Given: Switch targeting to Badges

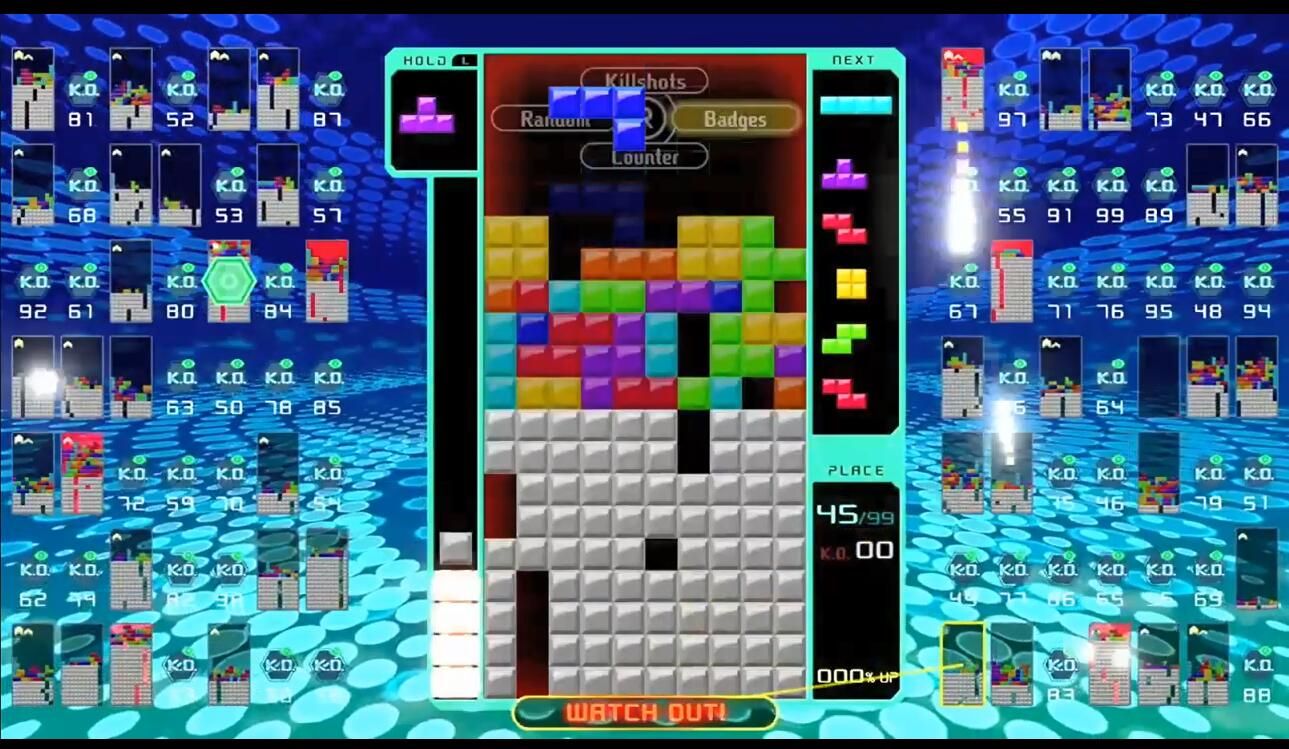Looking at the screenshot, I should coord(735,119).
